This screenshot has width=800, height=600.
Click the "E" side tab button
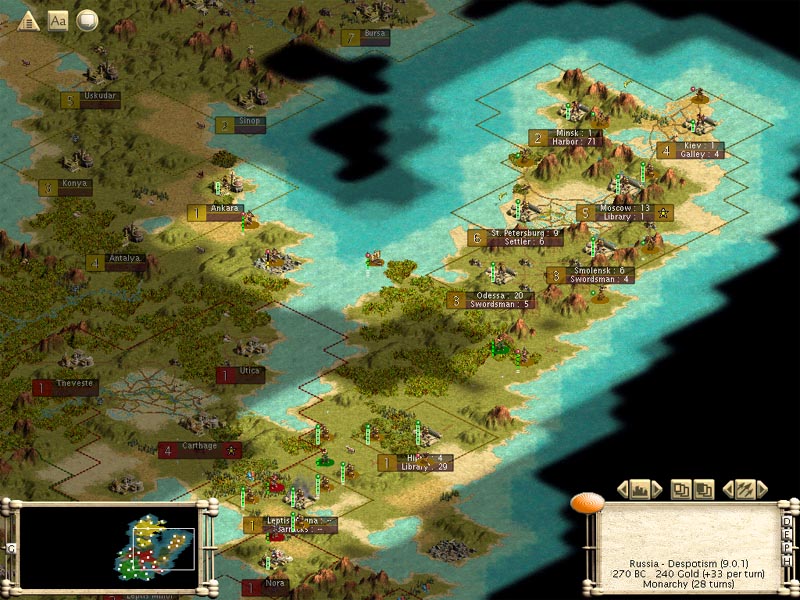787,536
